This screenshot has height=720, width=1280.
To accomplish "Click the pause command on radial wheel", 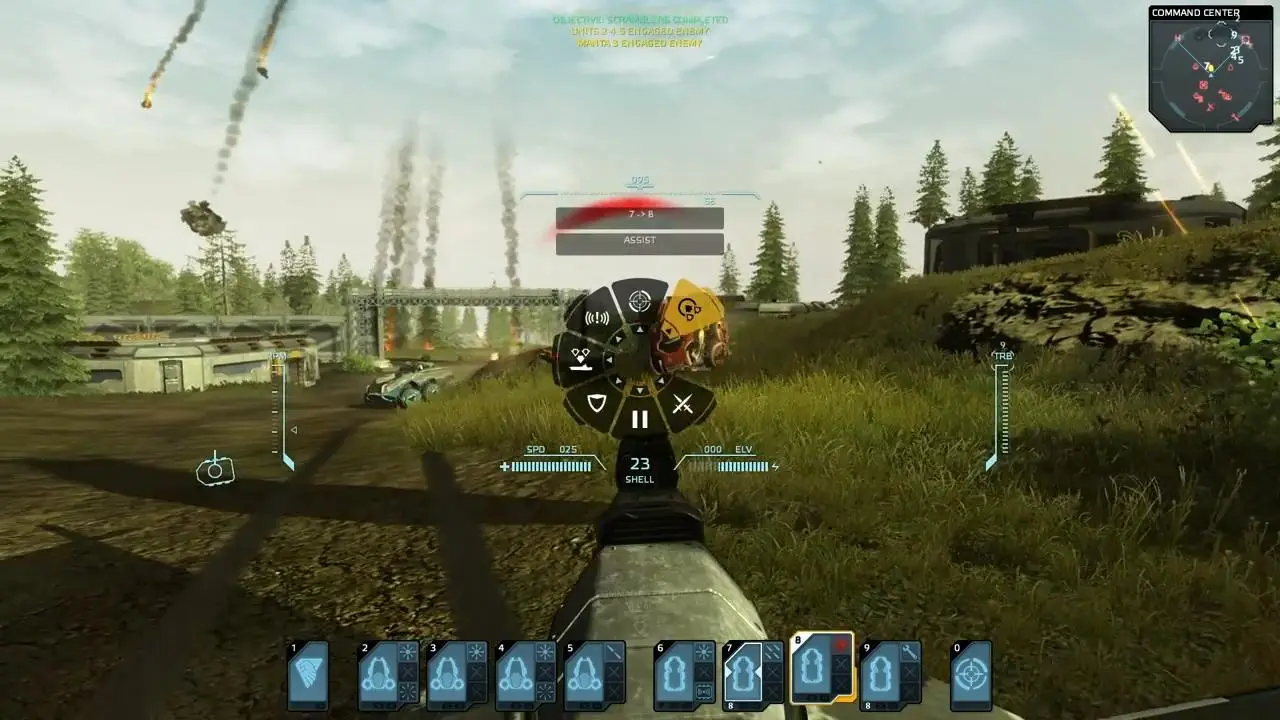I will 640,419.
